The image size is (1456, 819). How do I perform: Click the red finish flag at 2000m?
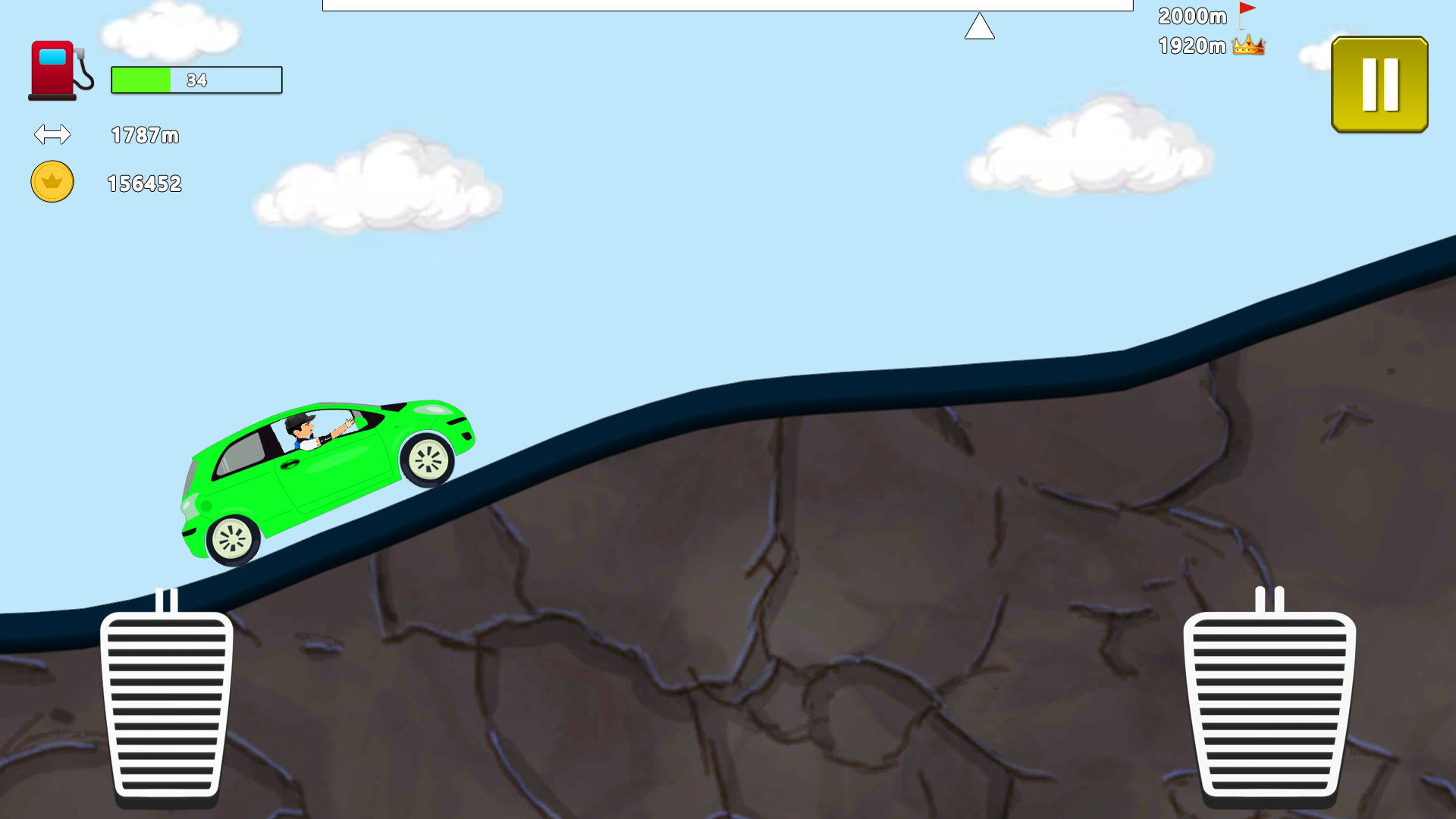(1247, 11)
